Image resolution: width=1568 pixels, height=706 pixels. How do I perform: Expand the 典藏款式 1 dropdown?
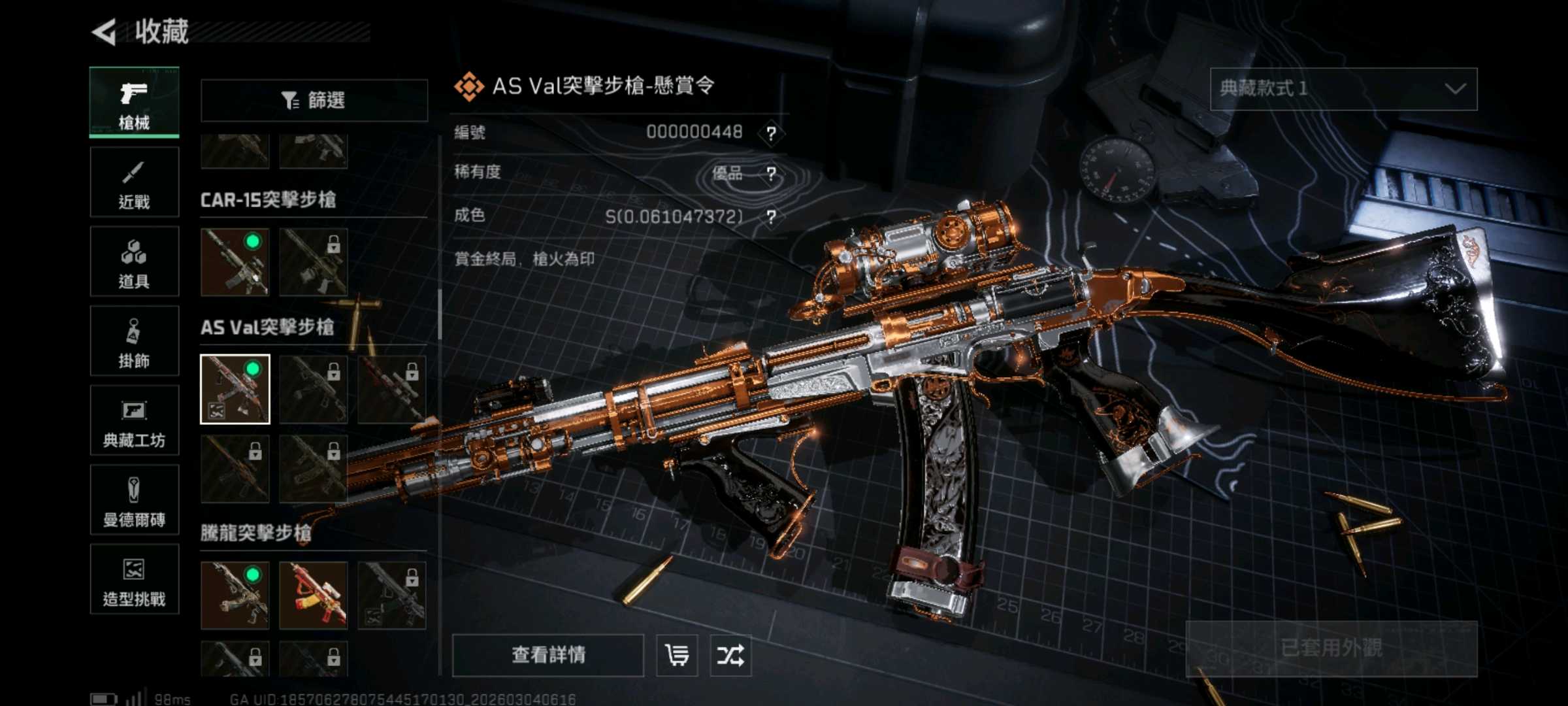pos(1343,89)
